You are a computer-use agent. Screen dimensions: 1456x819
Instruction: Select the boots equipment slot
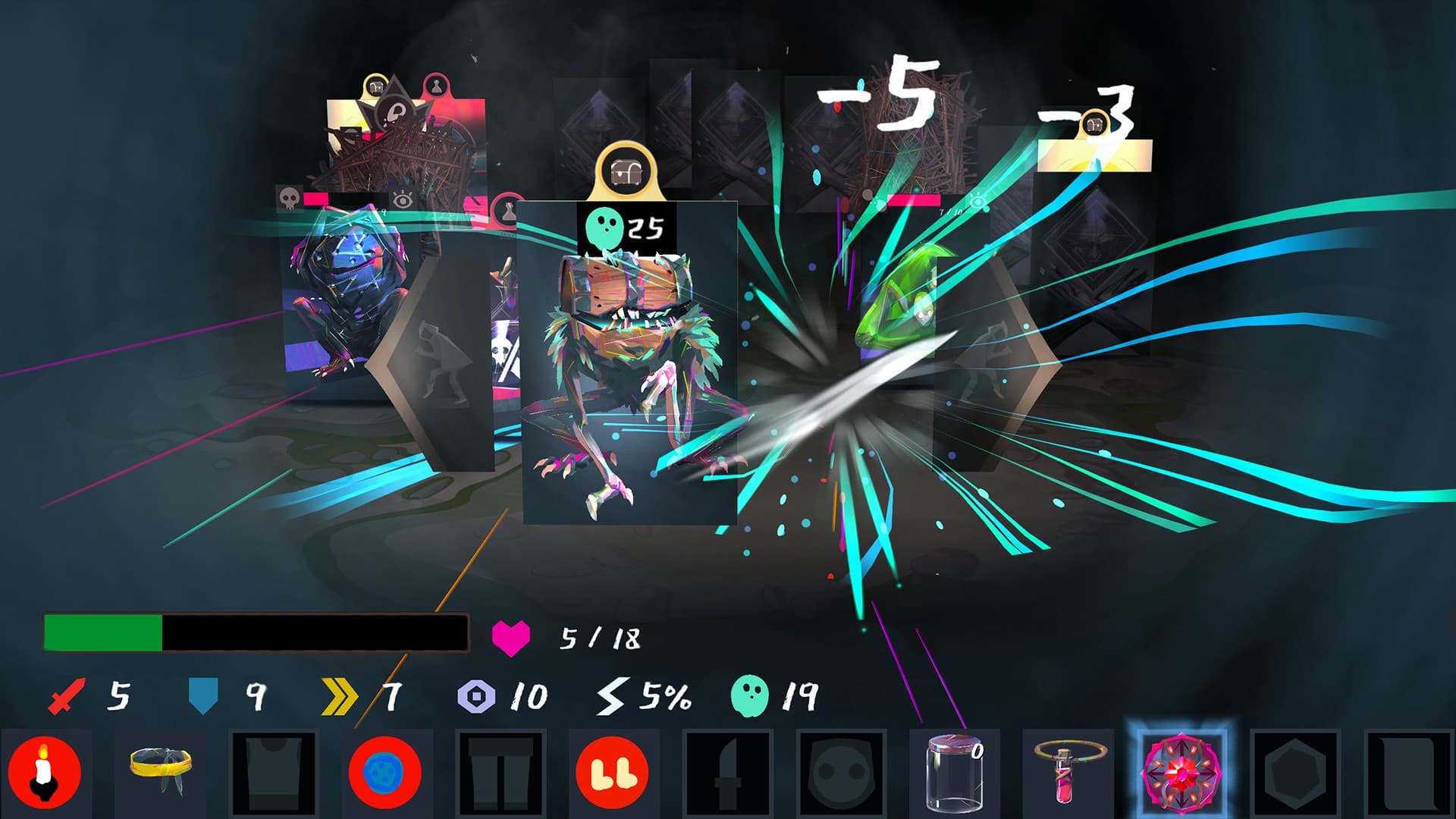[613, 772]
